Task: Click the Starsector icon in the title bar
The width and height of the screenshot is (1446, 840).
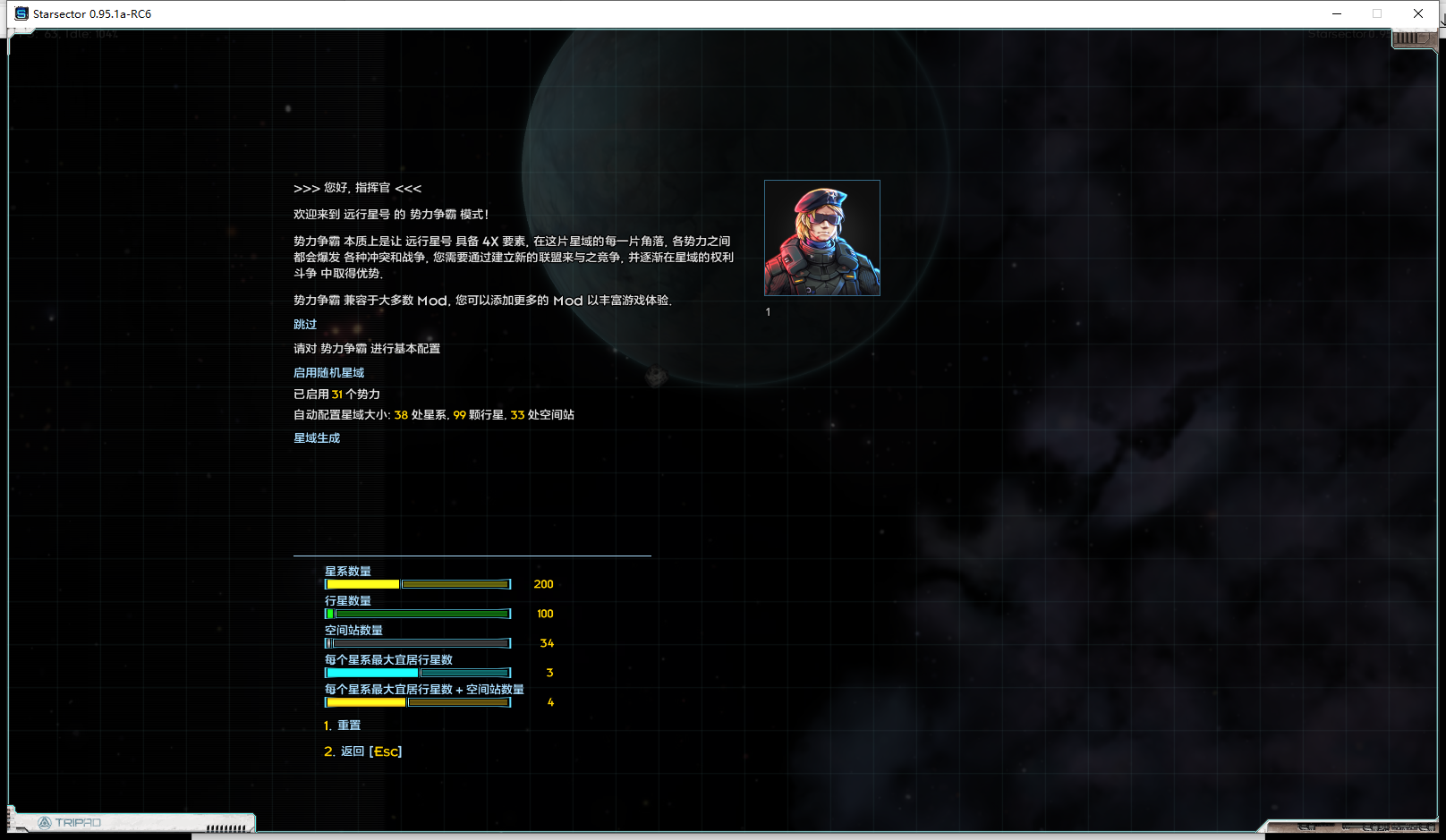Action: click(x=20, y=13)
